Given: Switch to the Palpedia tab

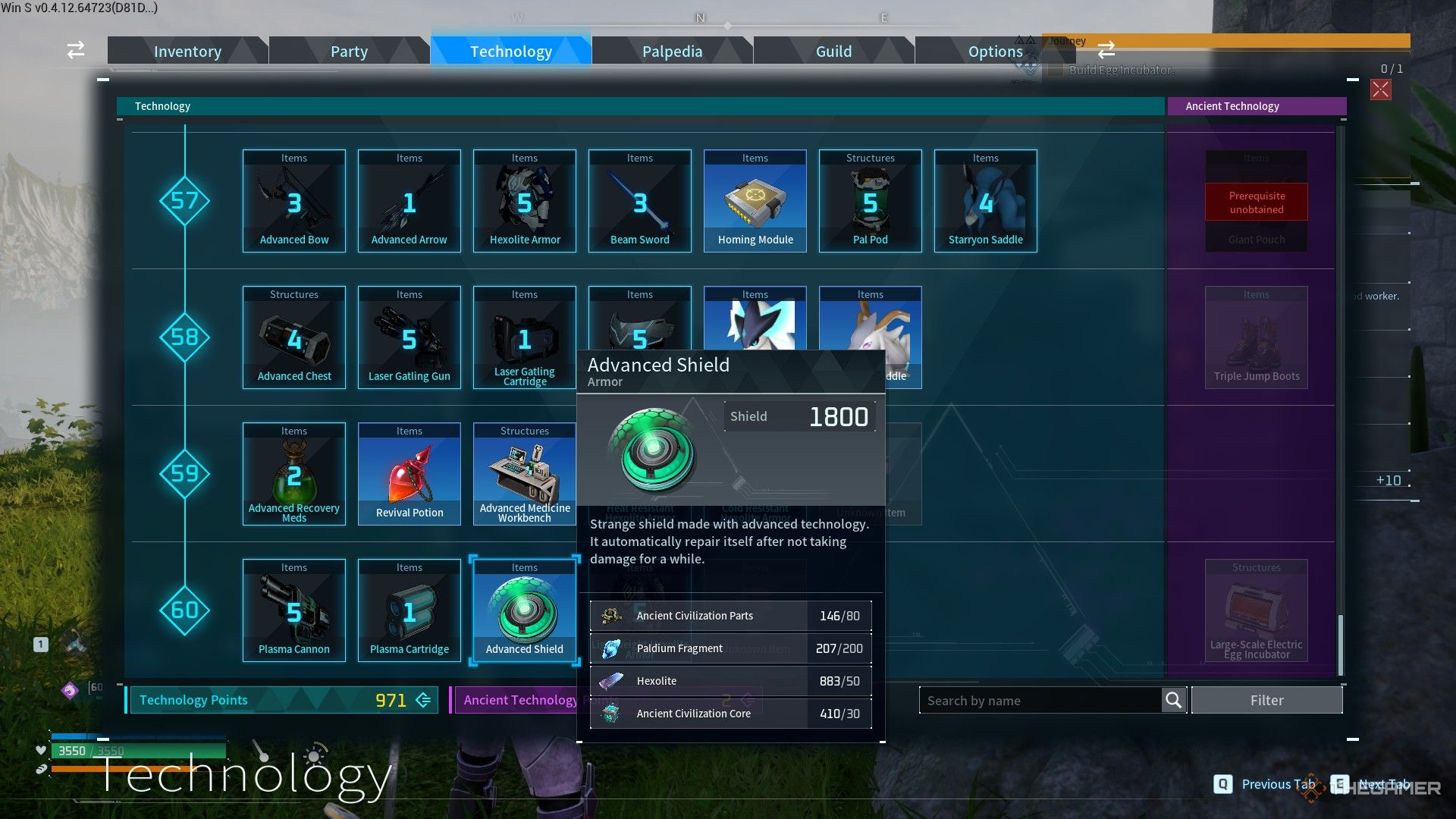Looking at the screenshot, I should pyautogui.click(x=672, y=51).
